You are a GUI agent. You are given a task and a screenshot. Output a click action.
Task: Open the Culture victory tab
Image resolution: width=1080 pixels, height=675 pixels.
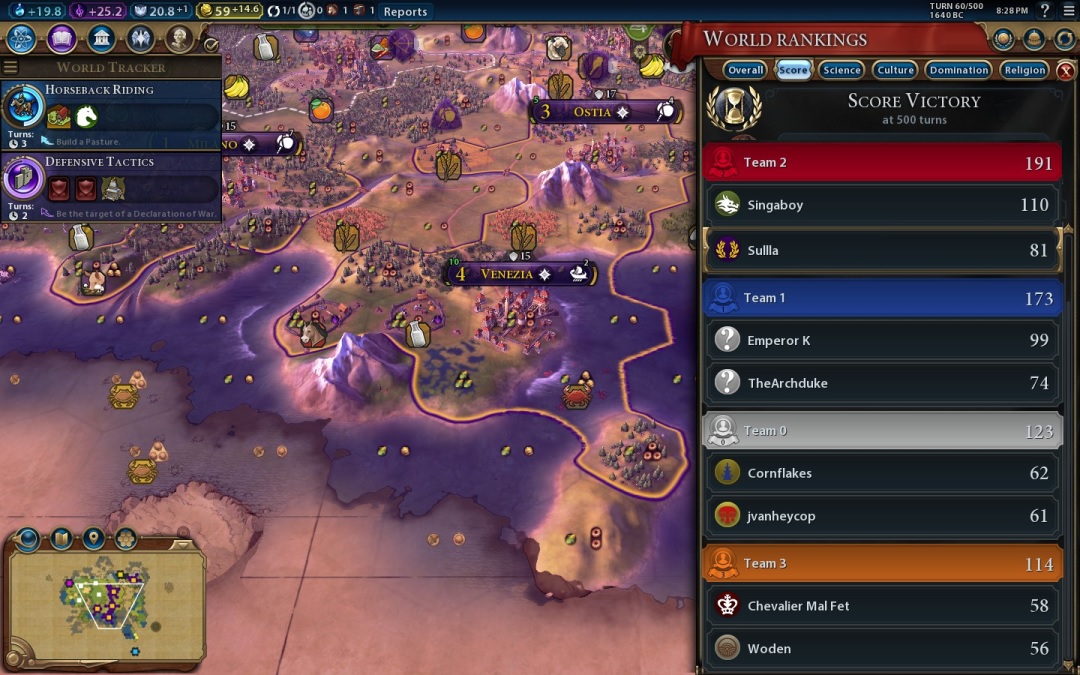click(895, 70)
